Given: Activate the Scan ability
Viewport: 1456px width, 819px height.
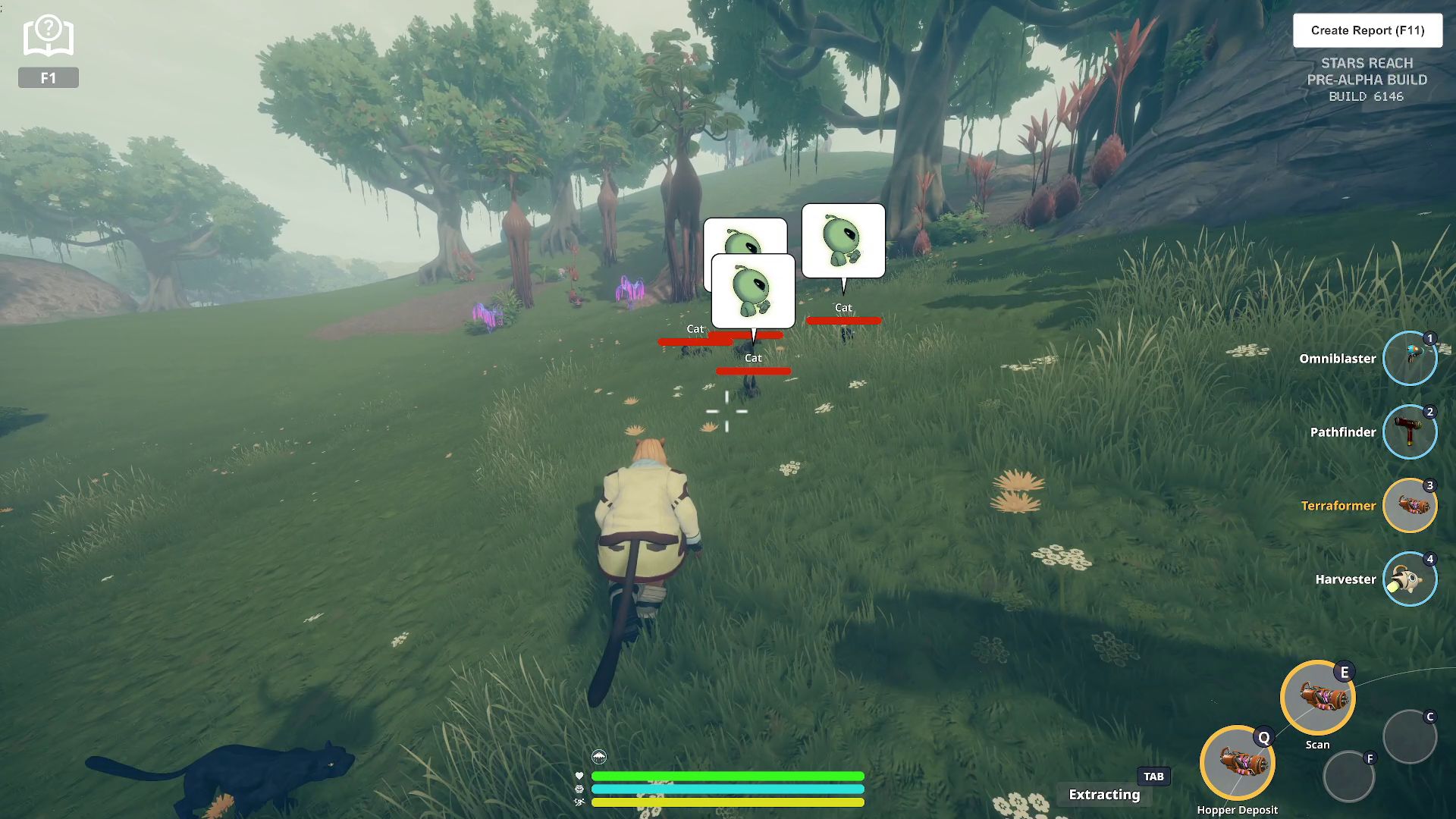Looking at the screenshot, I should click(x=1317, y=698).
